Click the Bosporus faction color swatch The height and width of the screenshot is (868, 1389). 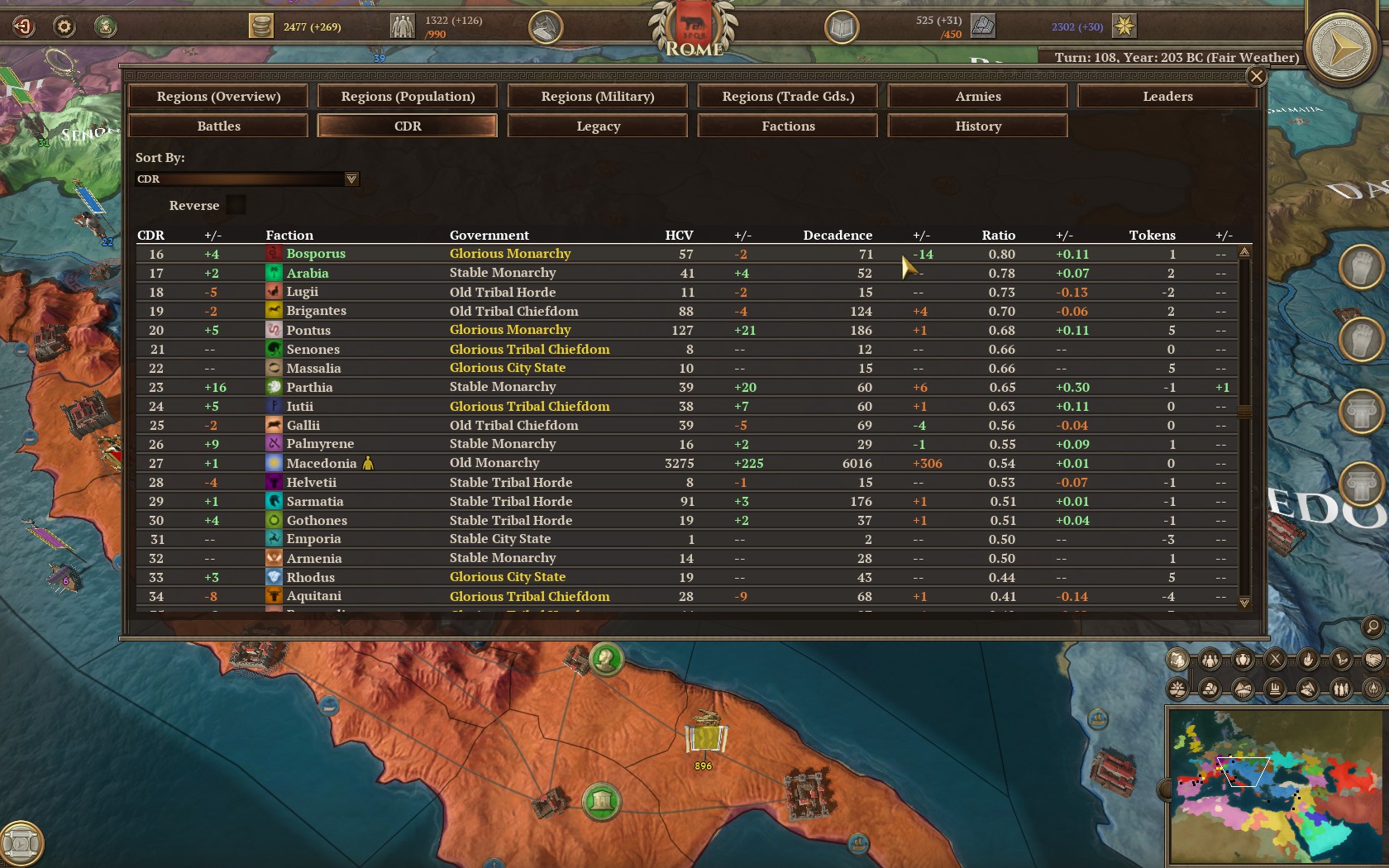pos(274,253)
